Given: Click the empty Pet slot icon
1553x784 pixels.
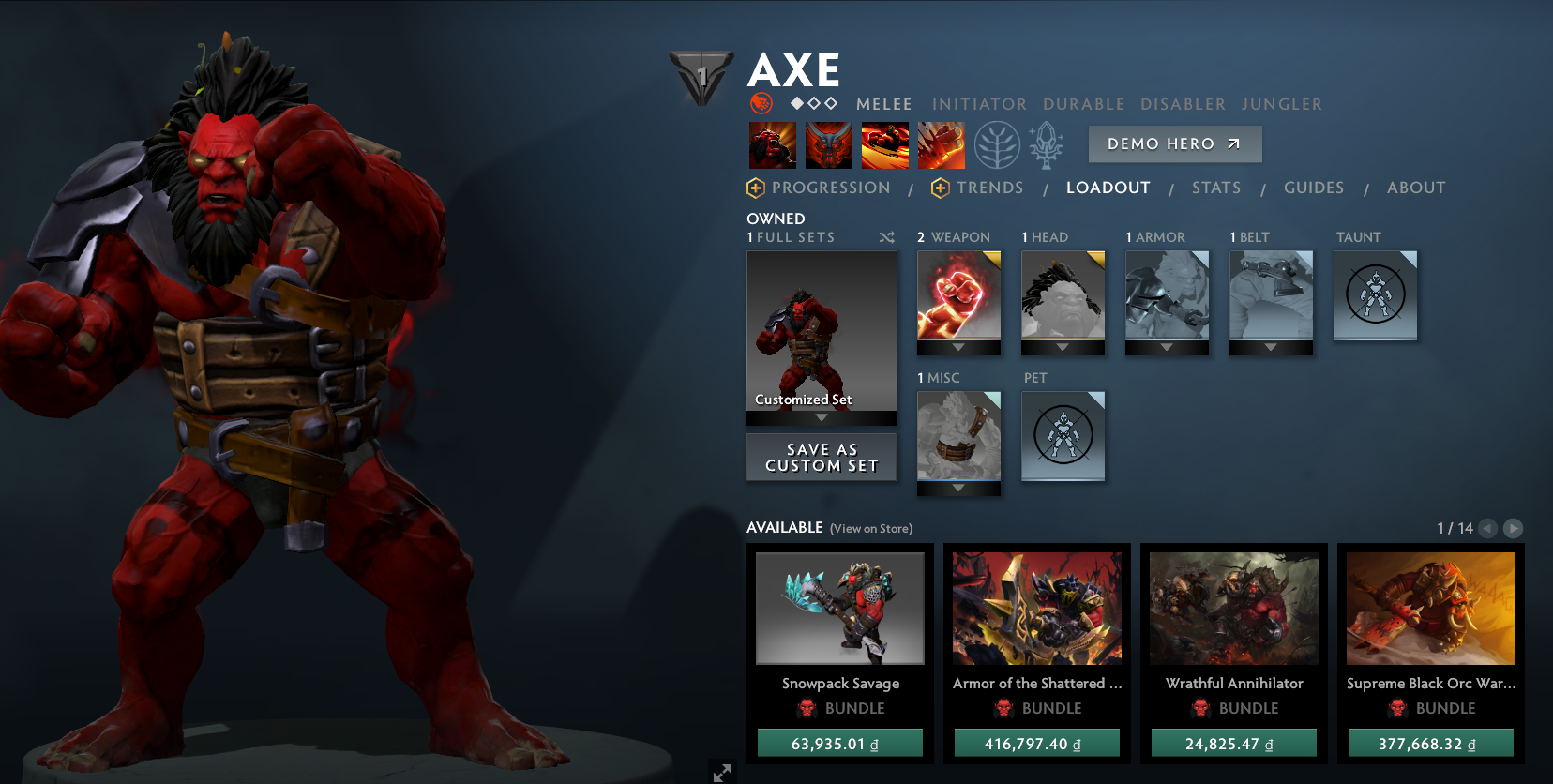Looking at the screenshot, I should coord(1063,436).
